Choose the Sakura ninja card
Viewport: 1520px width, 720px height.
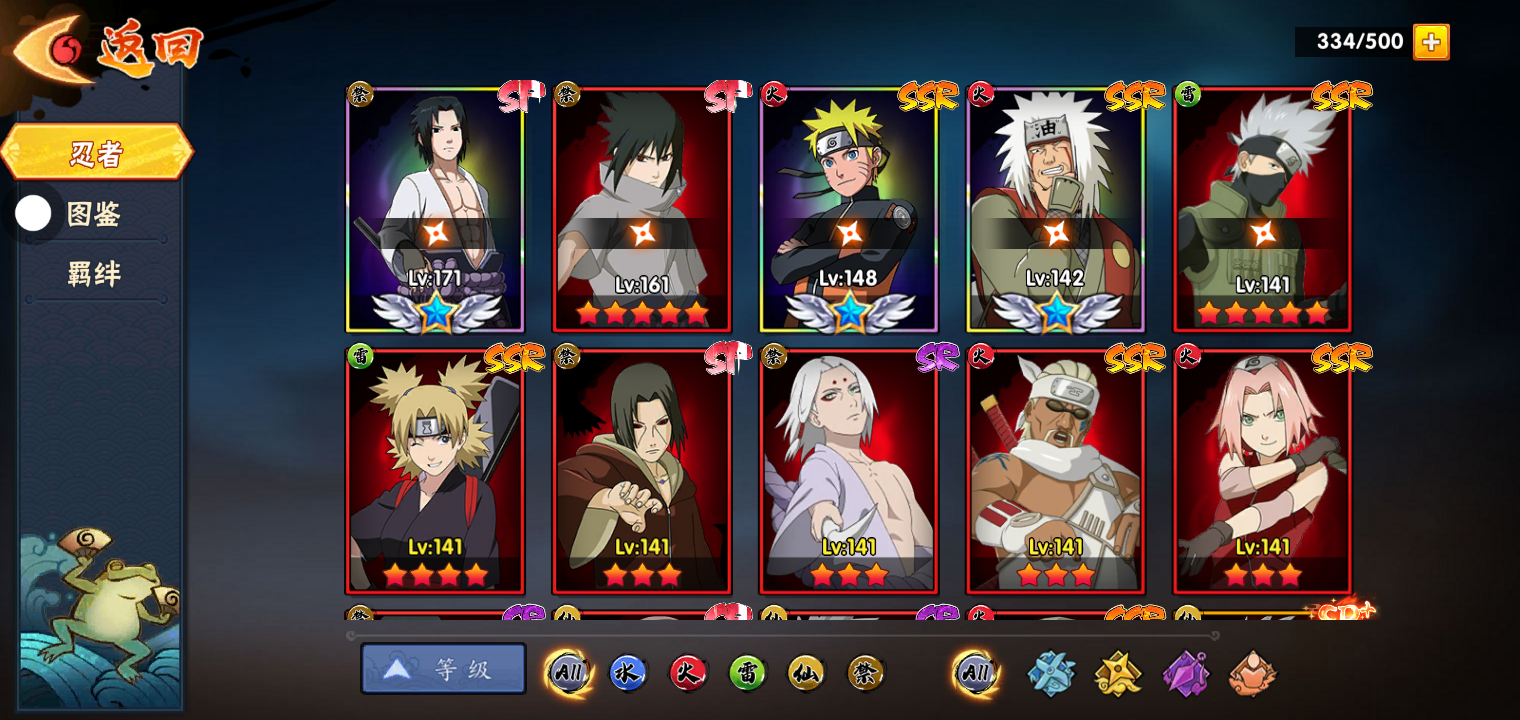click(1262, 472)
